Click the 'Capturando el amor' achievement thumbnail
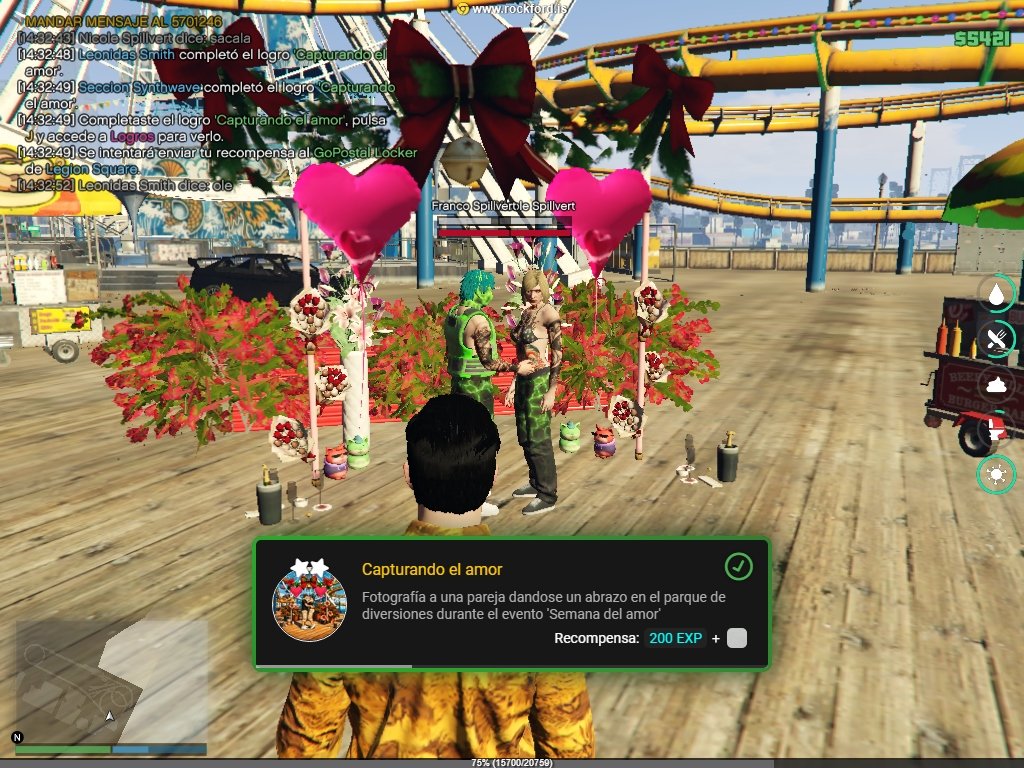1024x768 pixels. (x=309, y=600)
